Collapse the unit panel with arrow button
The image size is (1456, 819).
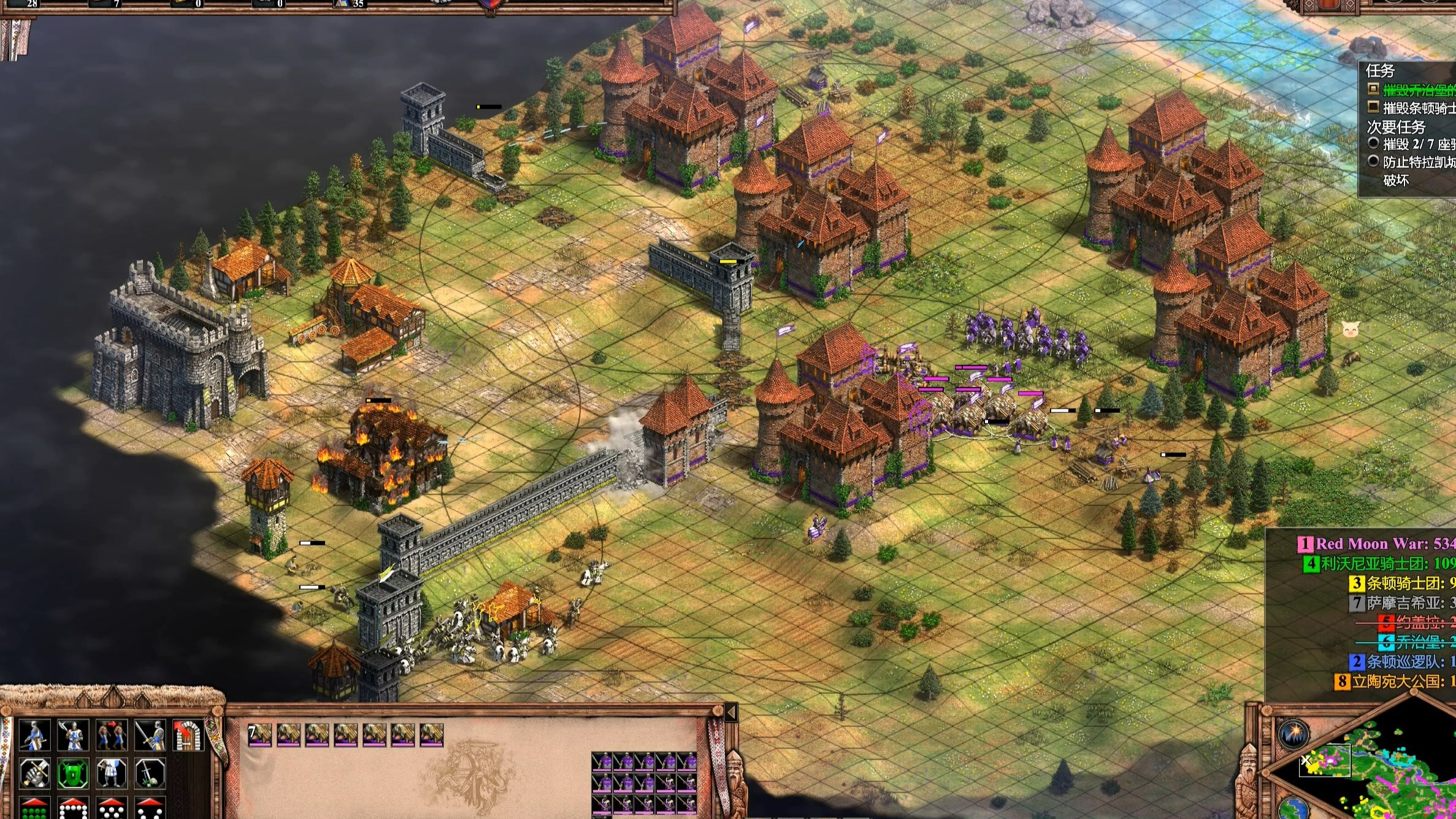point(730,712)
